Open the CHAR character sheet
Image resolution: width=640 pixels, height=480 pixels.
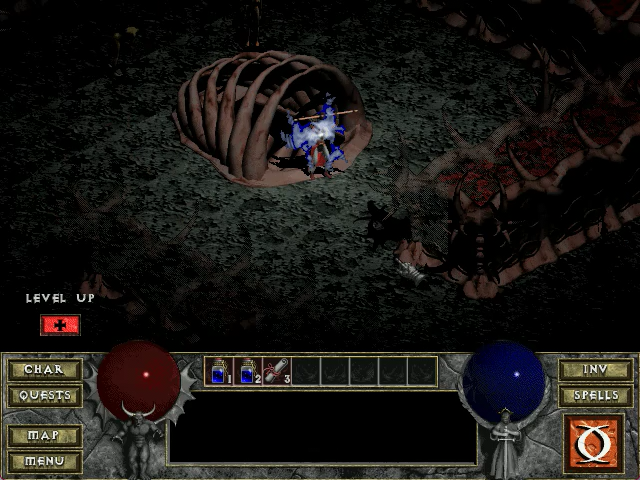click(45, 370)
